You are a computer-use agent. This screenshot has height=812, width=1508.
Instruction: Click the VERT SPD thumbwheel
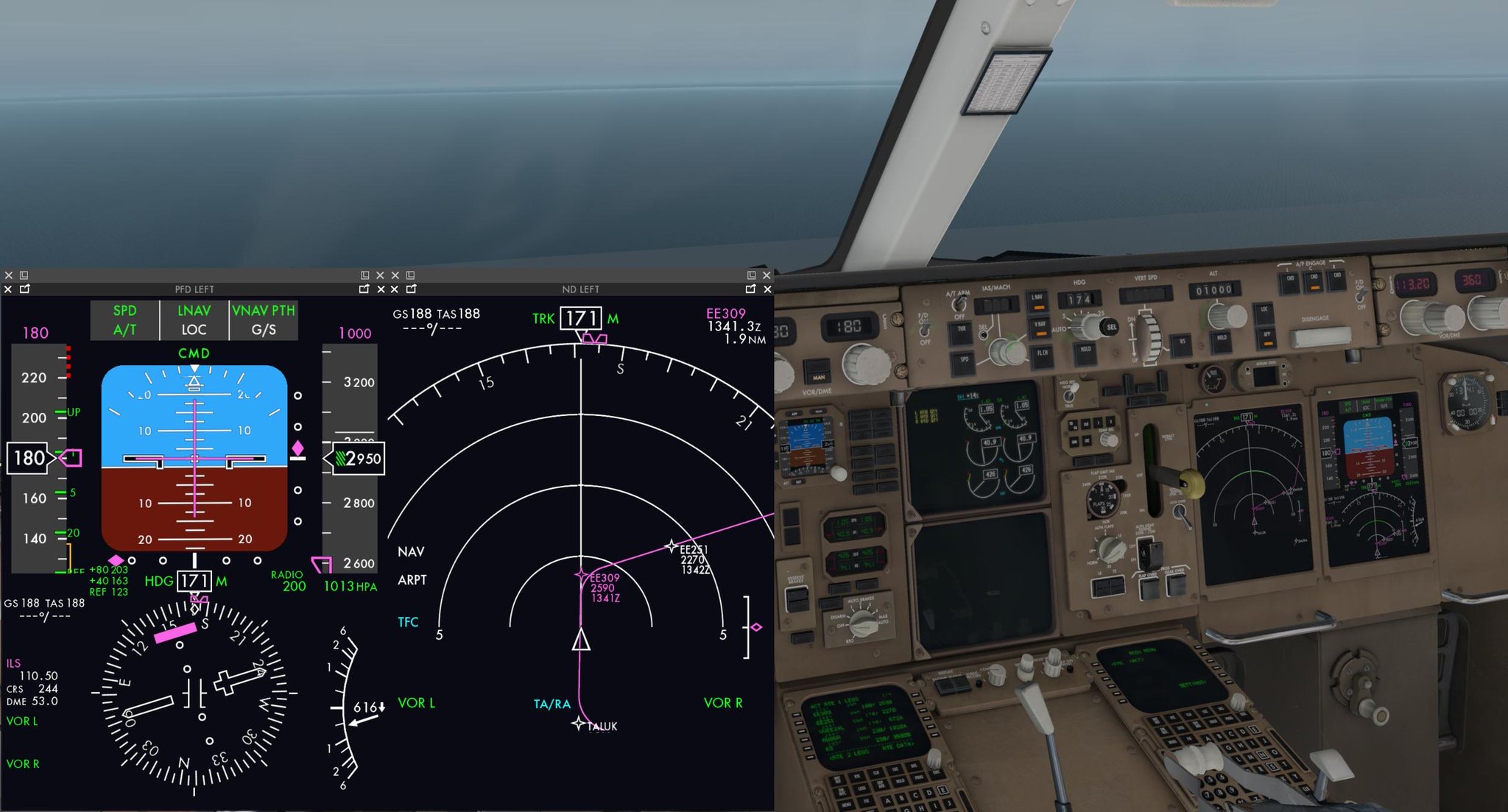point(1149,339)
